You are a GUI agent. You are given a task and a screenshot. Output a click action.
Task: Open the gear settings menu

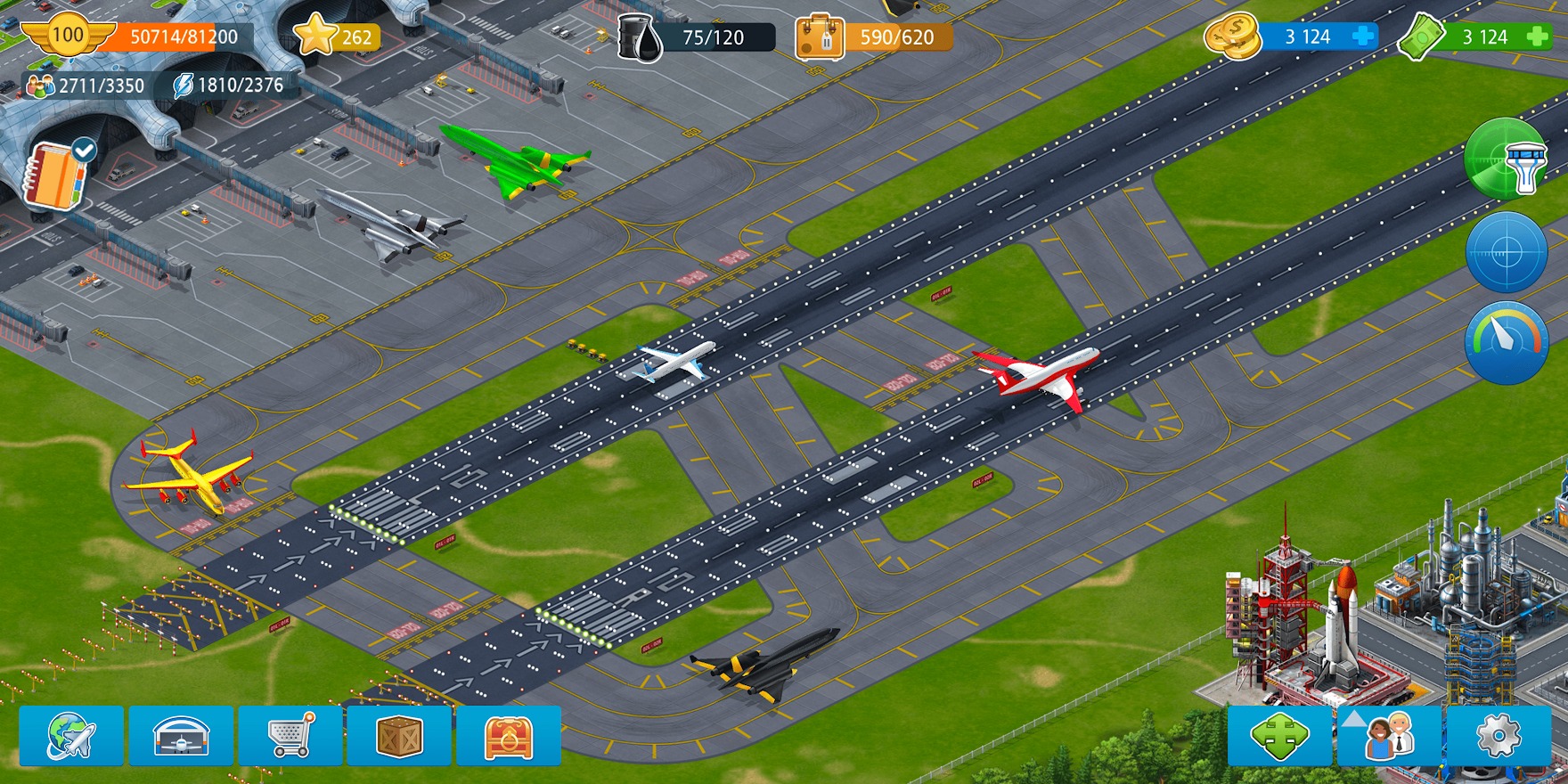pyautogui.click(x=1499, y=736)
